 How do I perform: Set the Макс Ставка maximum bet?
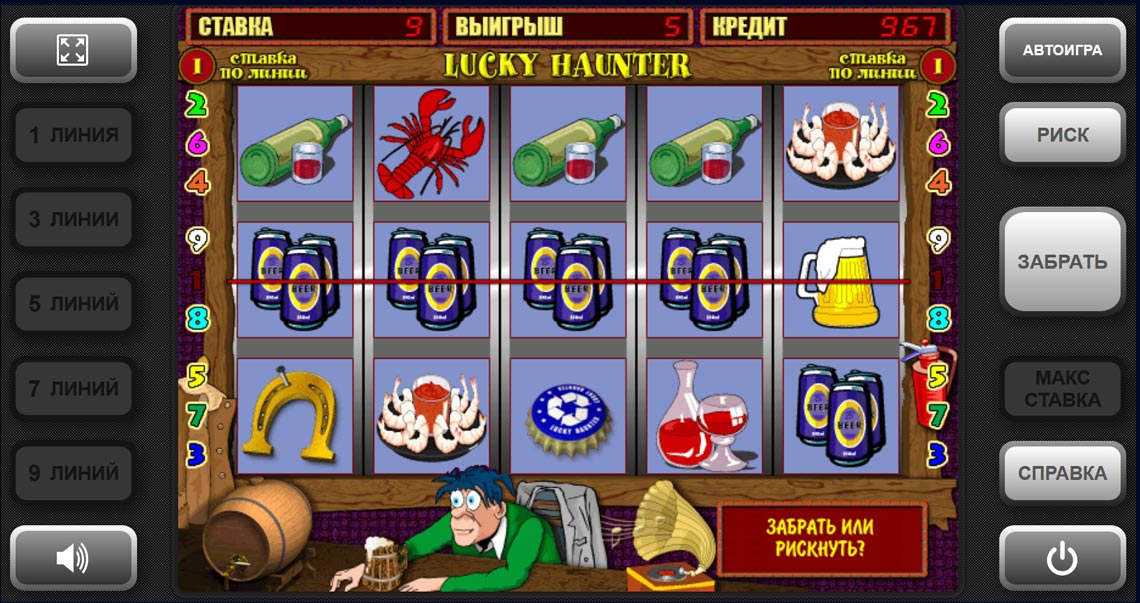tap(1062, 389)
